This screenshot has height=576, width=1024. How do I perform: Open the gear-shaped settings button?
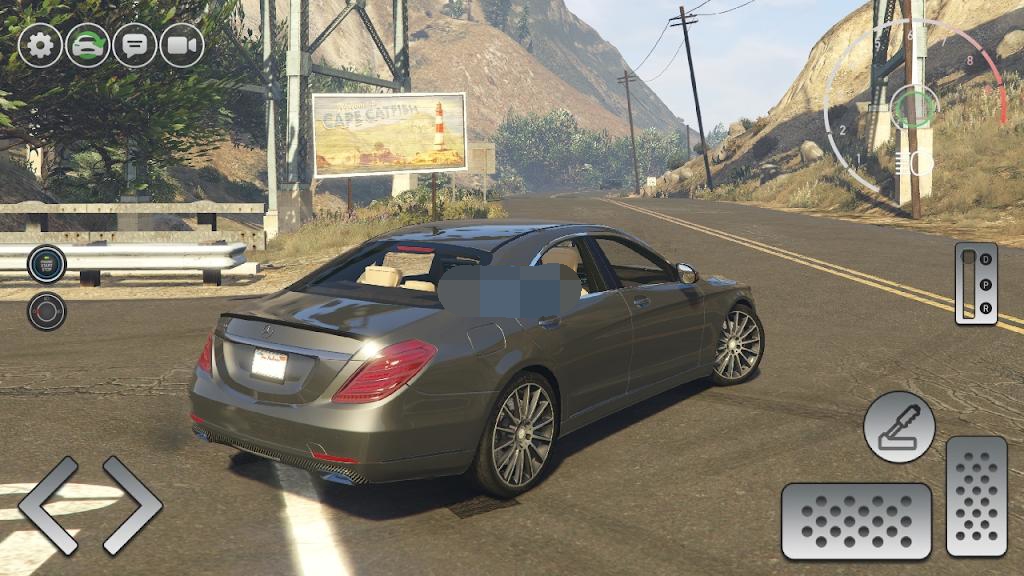click(40, 45)
